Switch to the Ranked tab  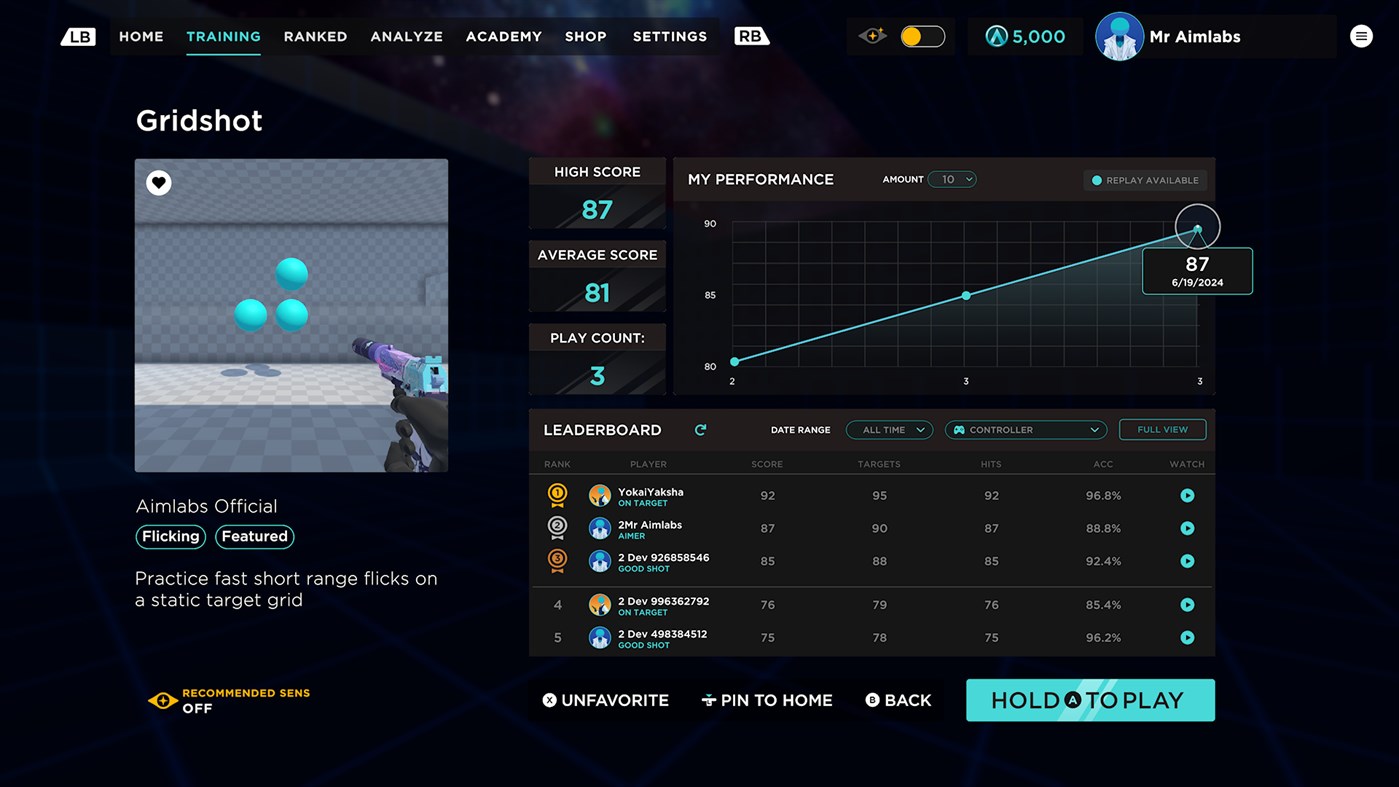pyautogui.click(x=315, y=36)
